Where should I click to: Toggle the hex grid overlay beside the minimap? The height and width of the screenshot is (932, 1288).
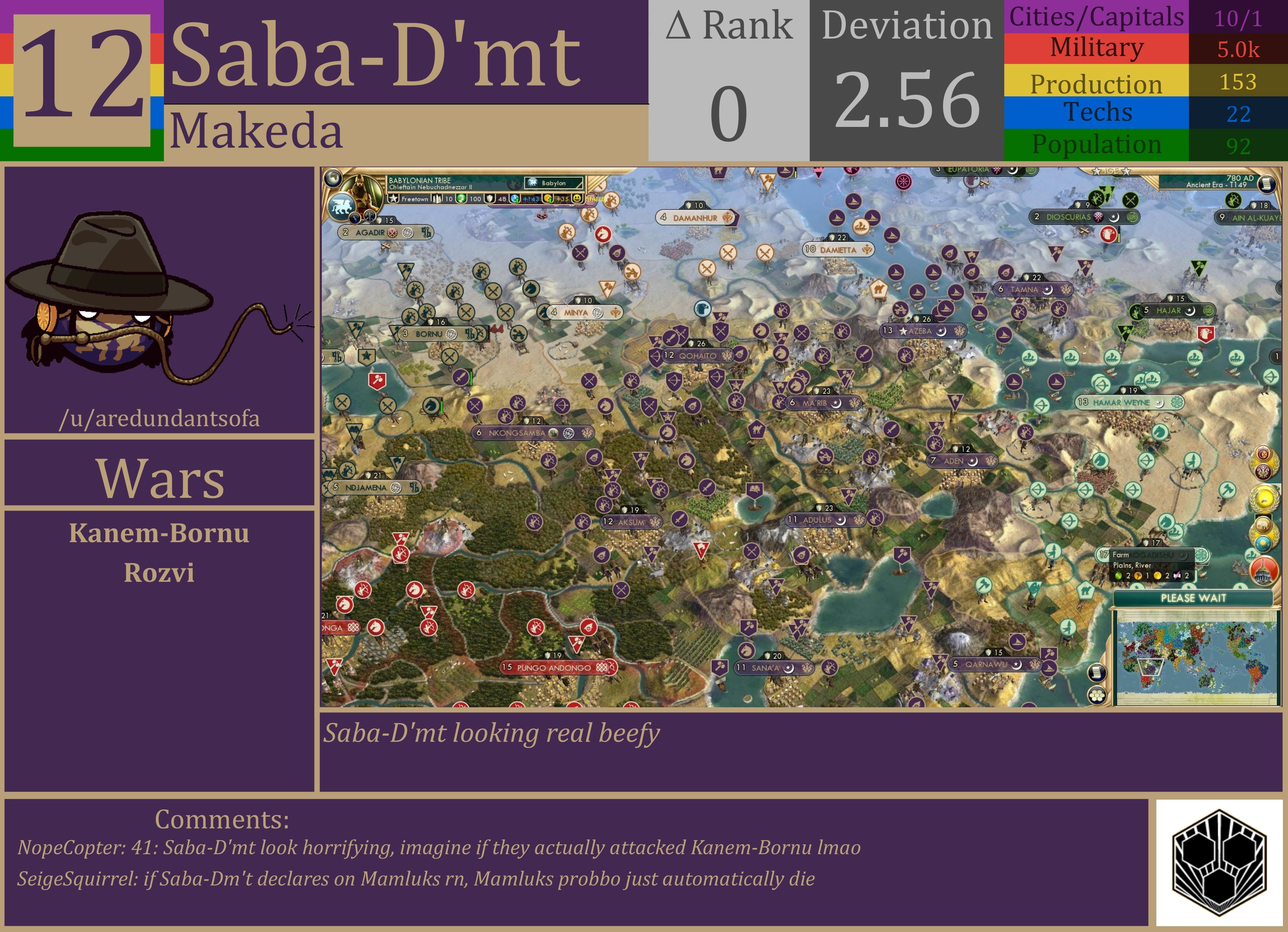click(x=1096, y=695)
